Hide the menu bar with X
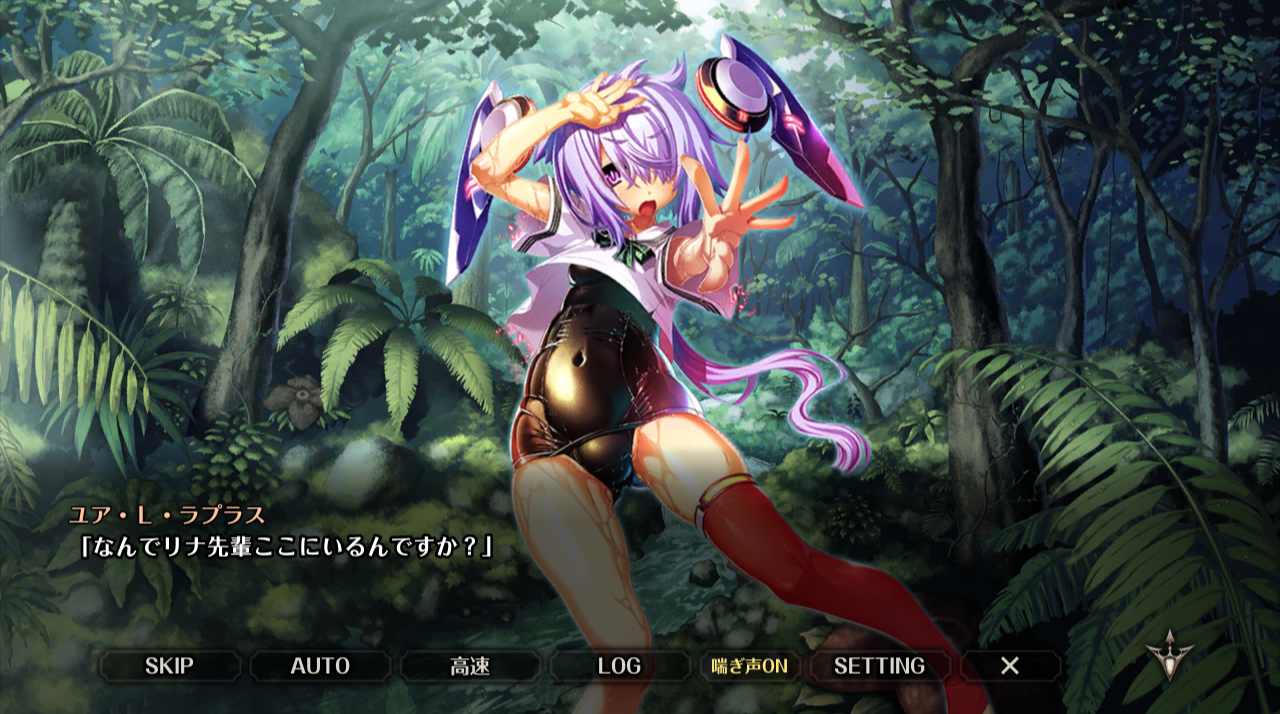The width and height of the screenshot is (1280, 714). 1010,666
